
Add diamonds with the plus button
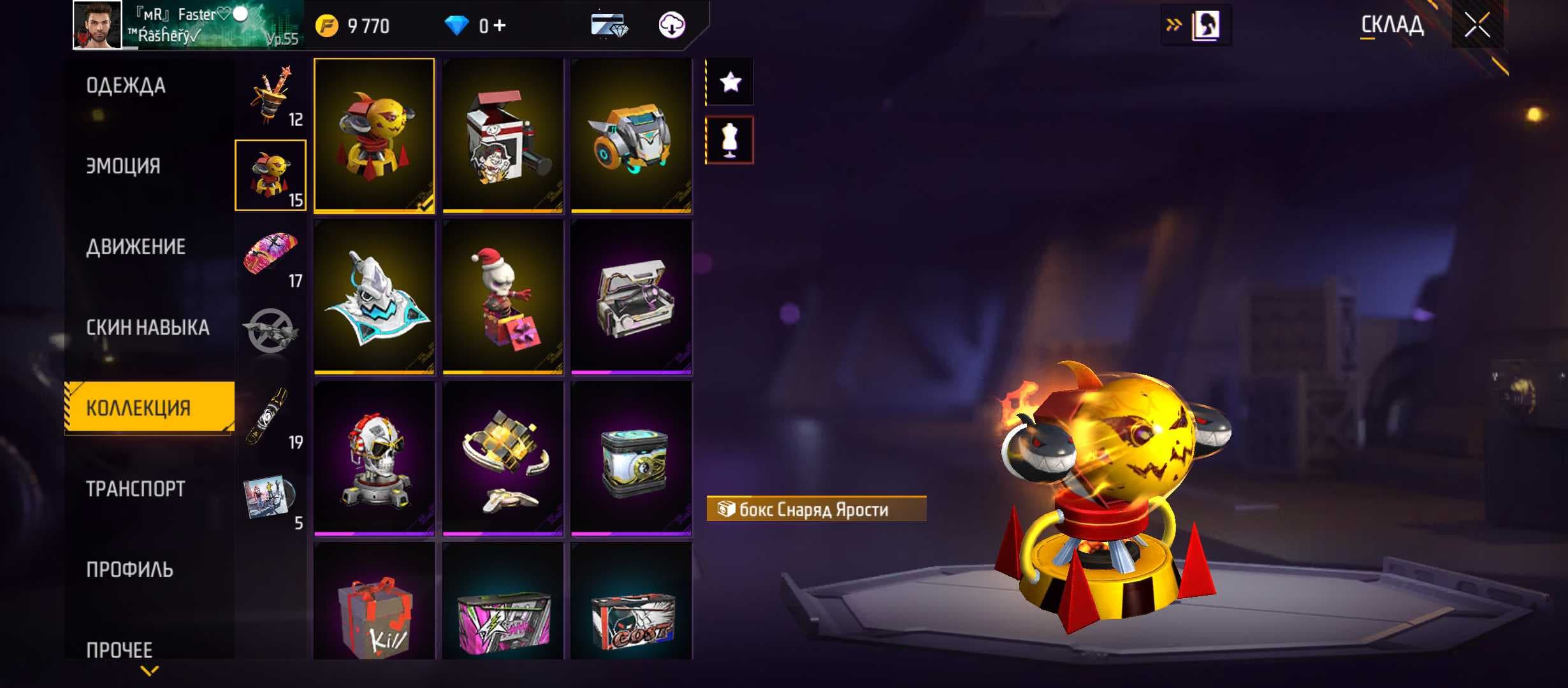tap(500, 25)
